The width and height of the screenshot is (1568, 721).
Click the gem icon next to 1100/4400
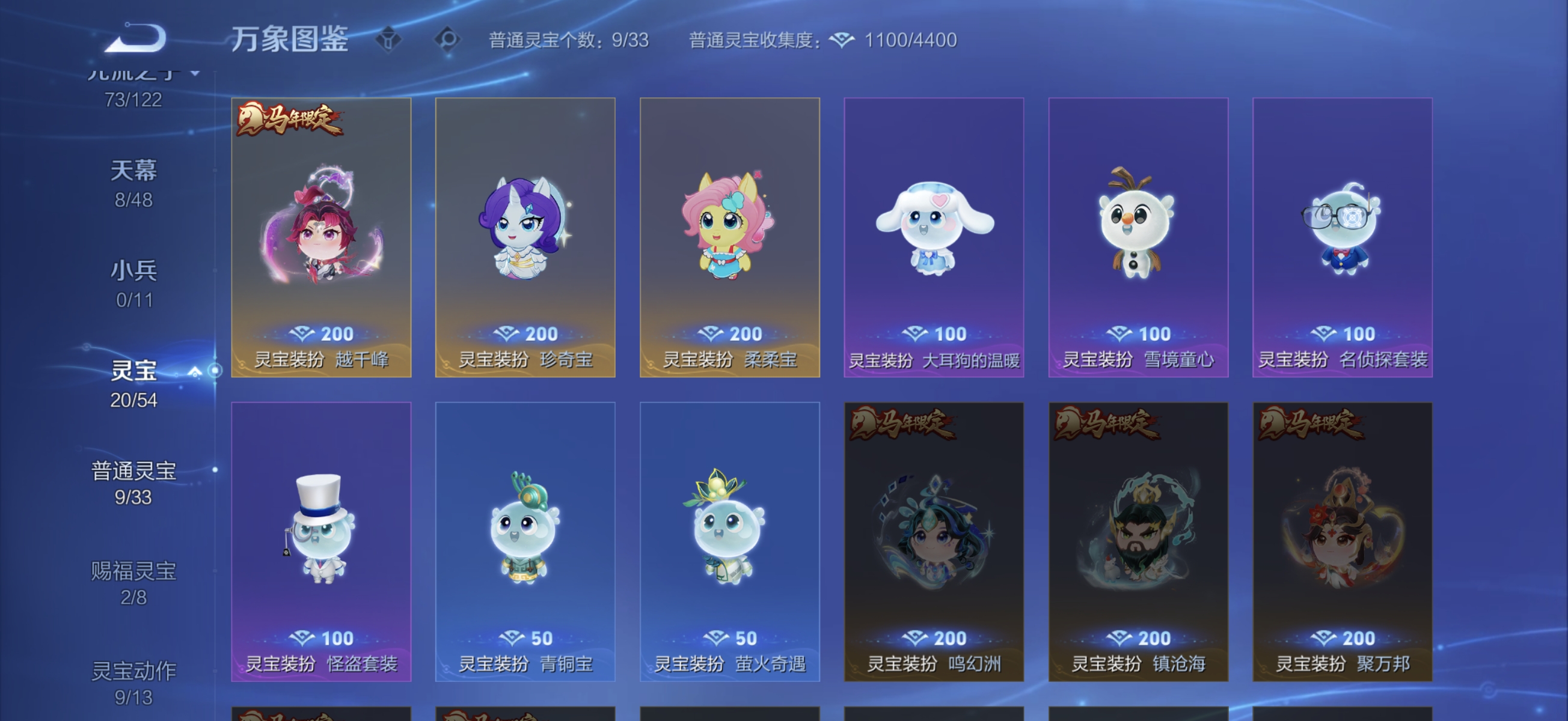(842, 39)
